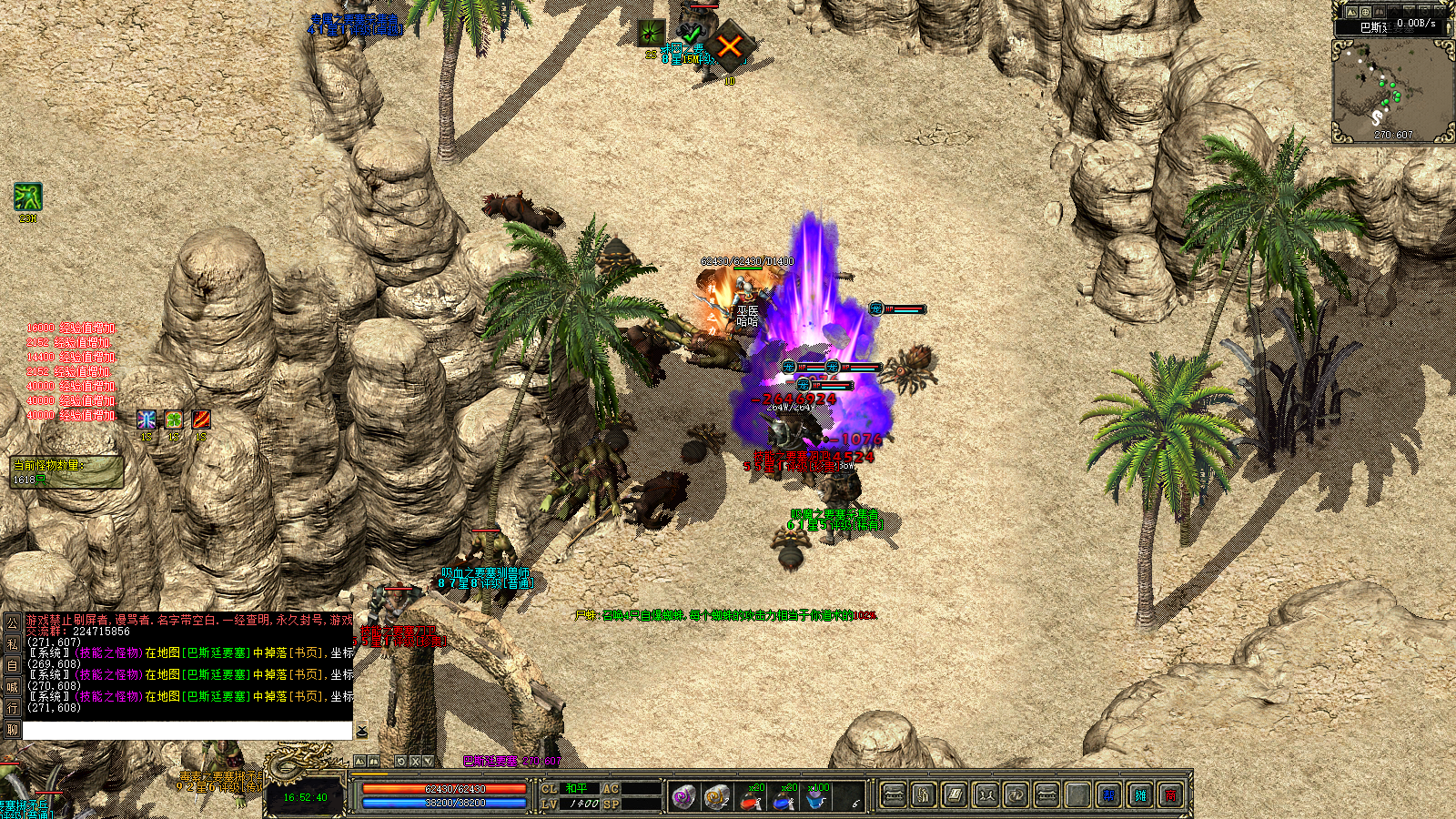Open the 公 public chat channel
This screenshot has height=819, width=1456.
[x=12, y=622]
